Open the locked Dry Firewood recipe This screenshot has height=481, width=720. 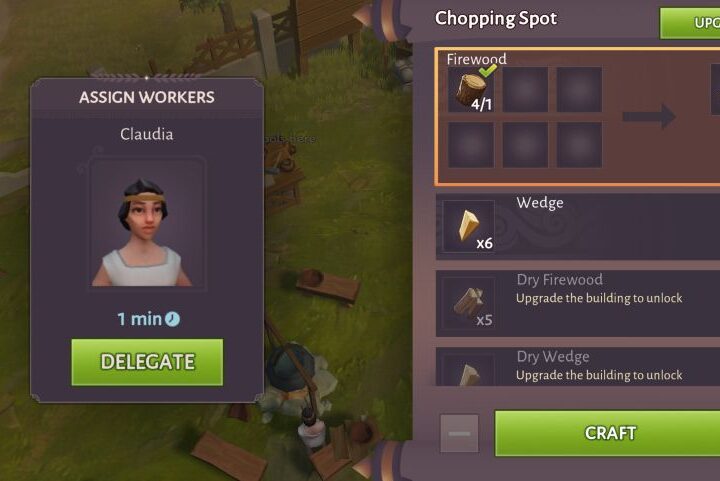click(577, 300)
